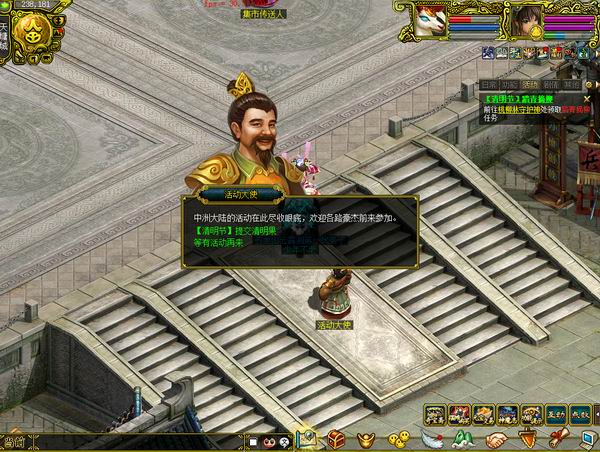Click the green mountain icon in bottom bar
600x452 pixels.
tap(463, 439)
